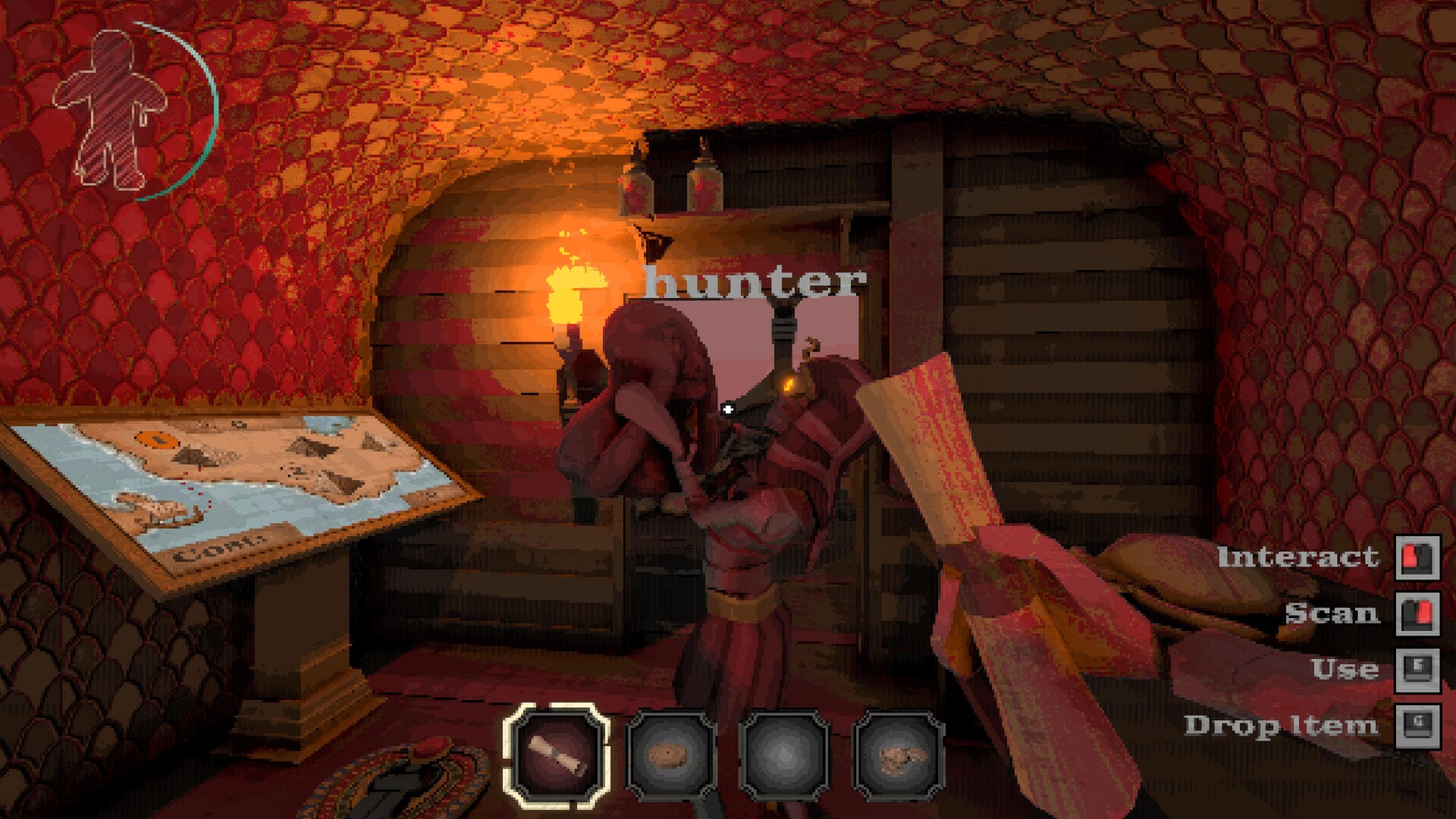This screenshot has height=819, width=1456.
Task: Click the G key icon next to Drop Item
Action: 1417,724
